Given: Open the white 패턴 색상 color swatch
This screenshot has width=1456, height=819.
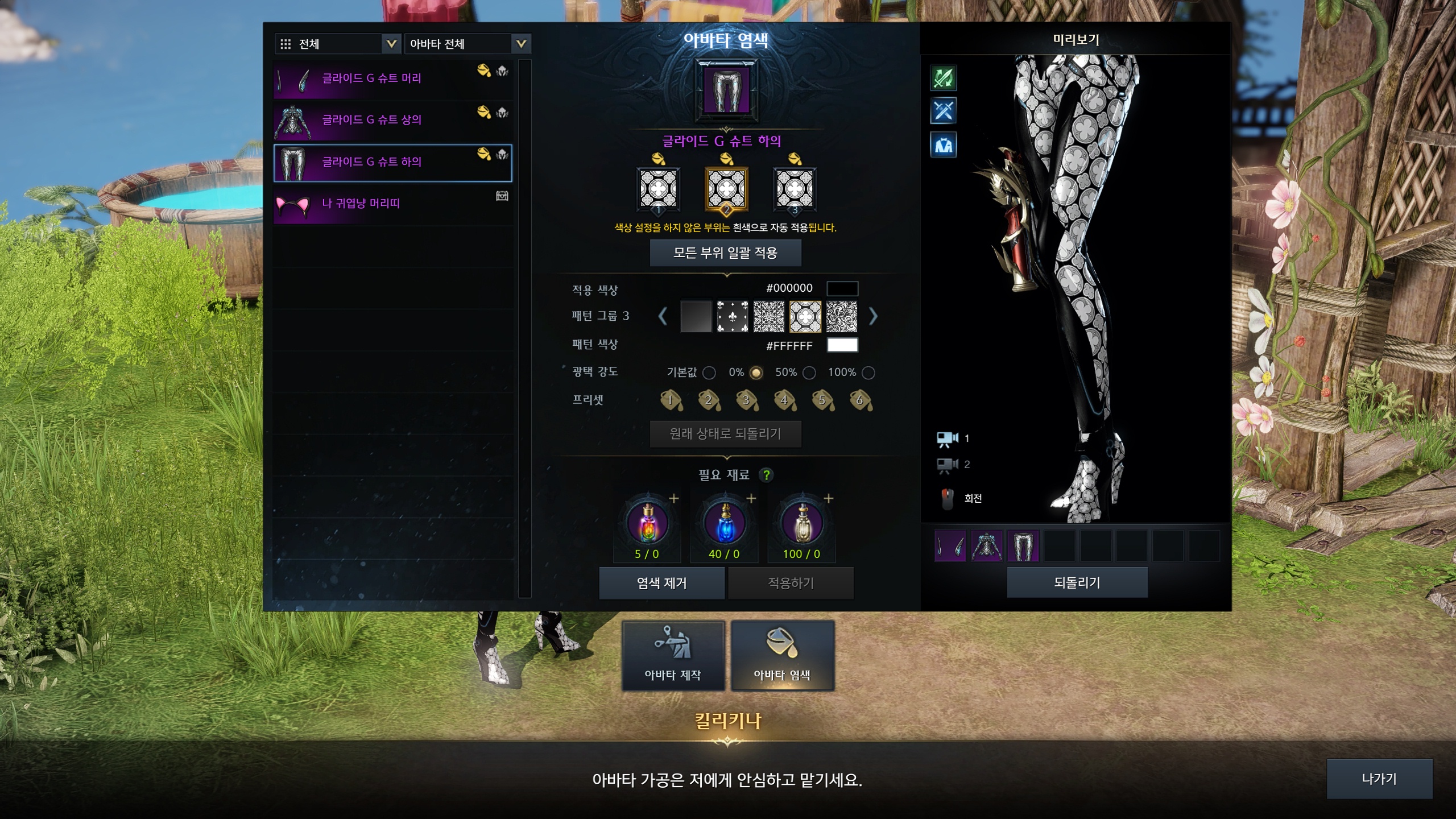Looking at the screenshot, I should click(842, 345).
